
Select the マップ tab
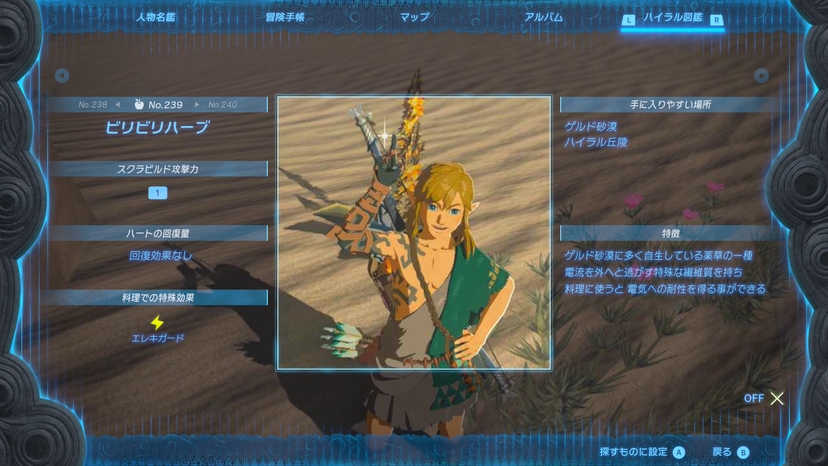(414, 18)
